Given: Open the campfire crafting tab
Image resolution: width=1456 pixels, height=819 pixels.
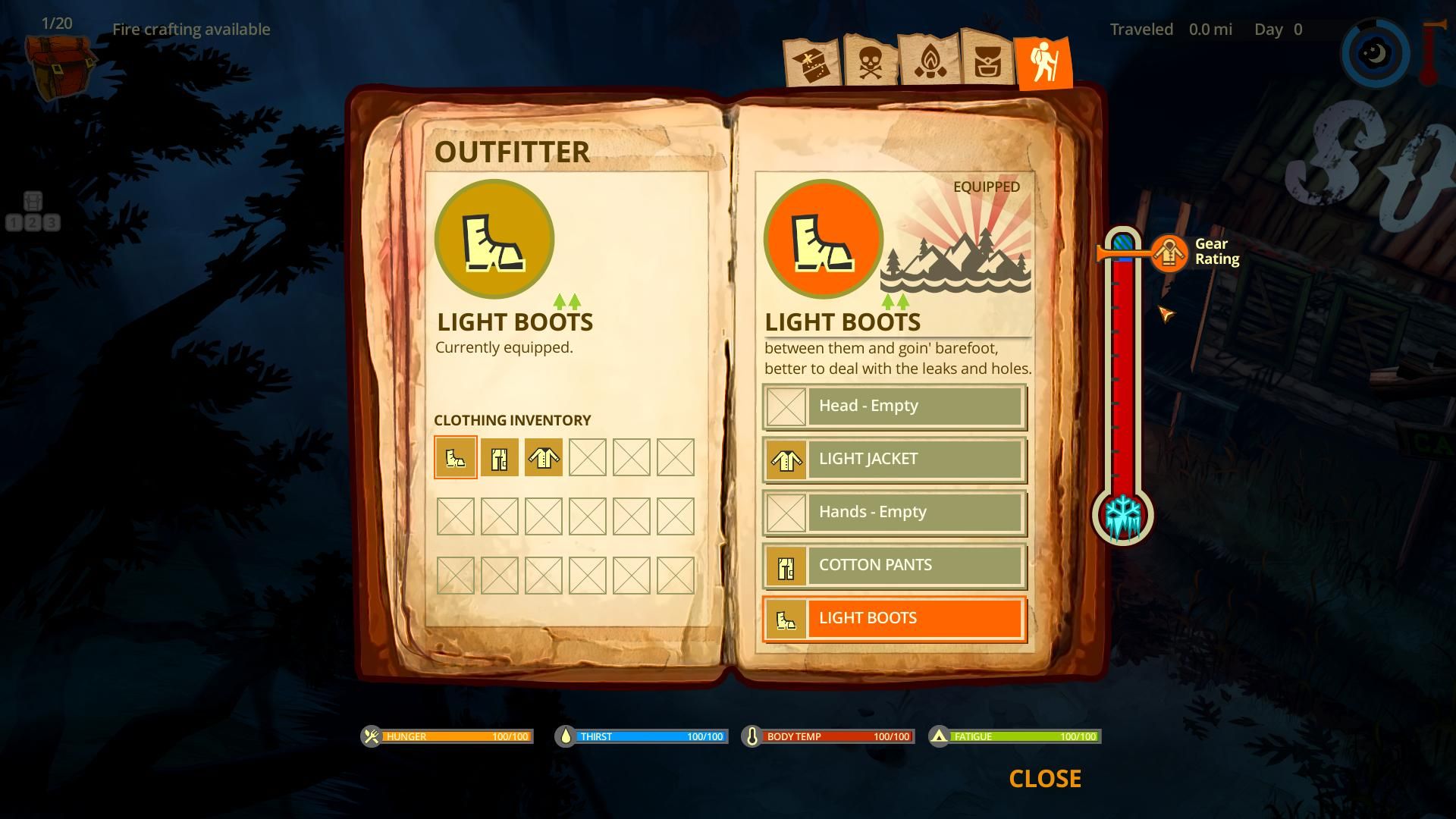Looking at the screenshot, I should (x=929, y=61).
